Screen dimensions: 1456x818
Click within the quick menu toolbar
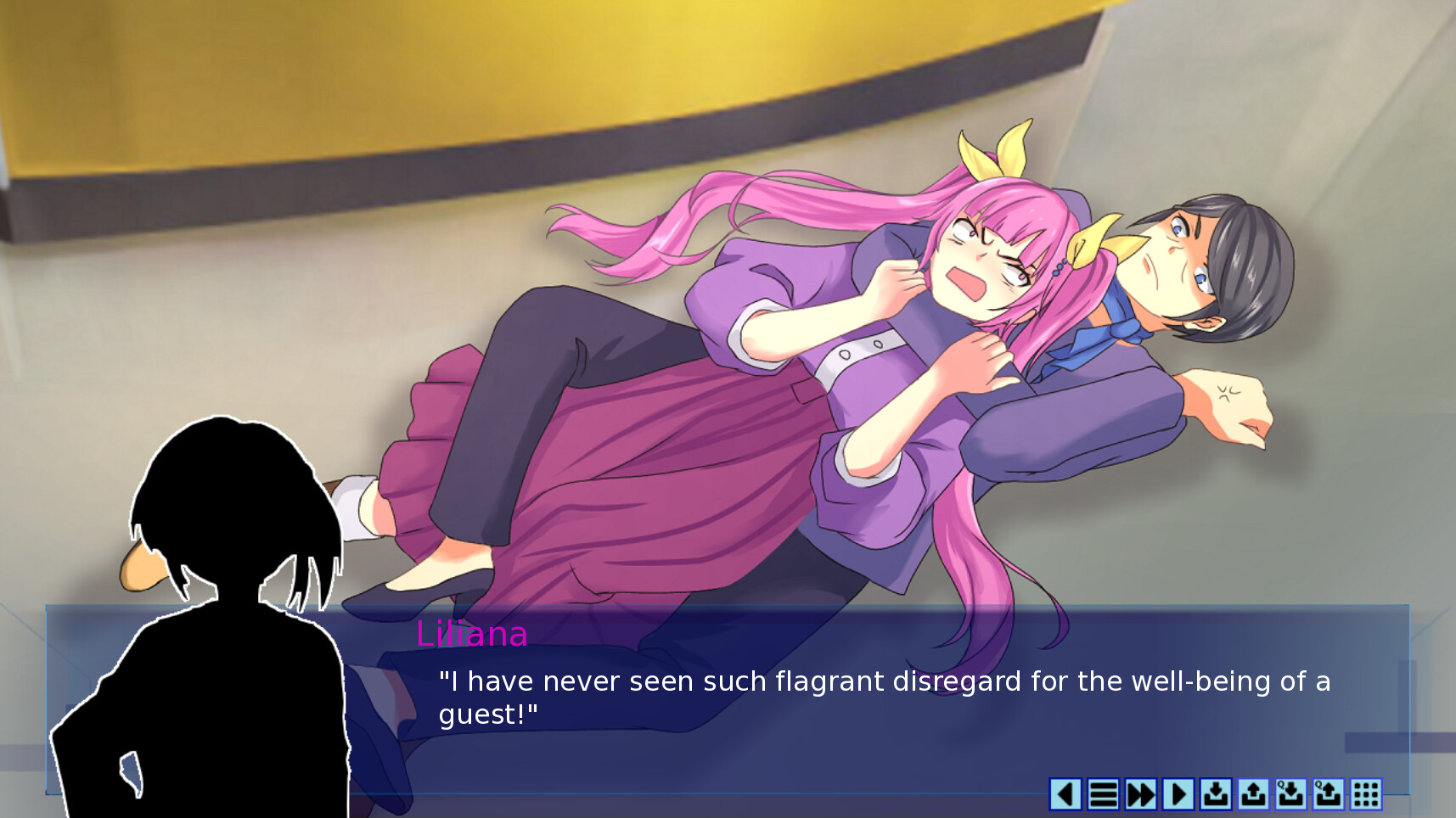1216,796
